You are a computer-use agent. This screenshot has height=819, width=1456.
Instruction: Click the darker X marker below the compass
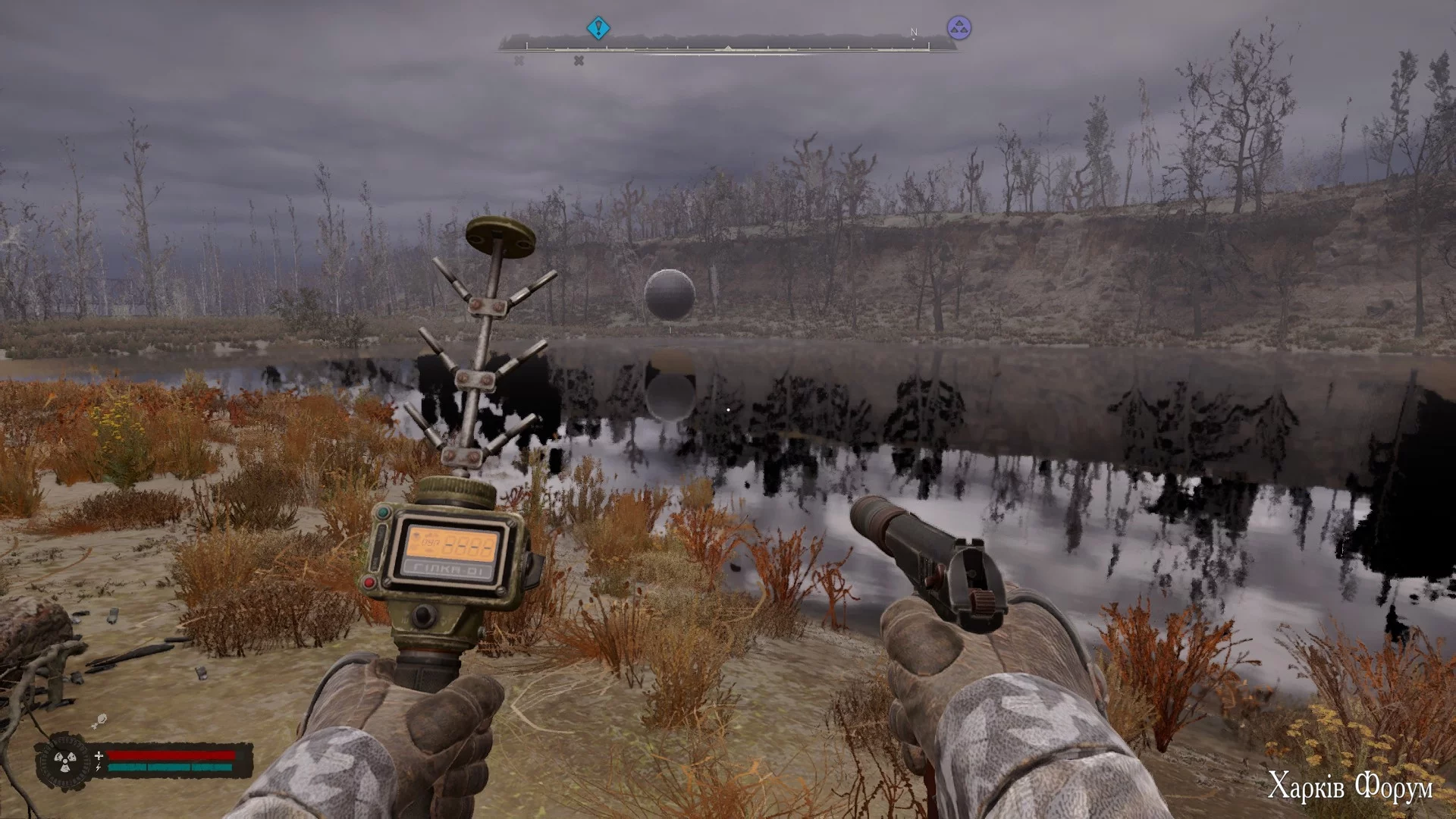[579, 61]
